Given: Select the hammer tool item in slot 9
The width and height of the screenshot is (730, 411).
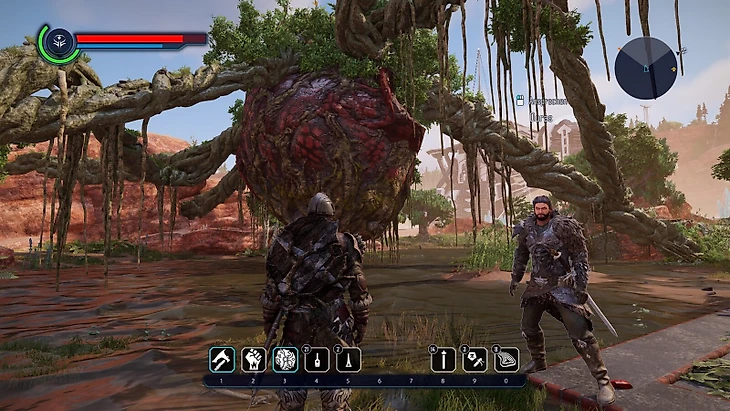Looking at the screenshot, I should click(475, 359).
